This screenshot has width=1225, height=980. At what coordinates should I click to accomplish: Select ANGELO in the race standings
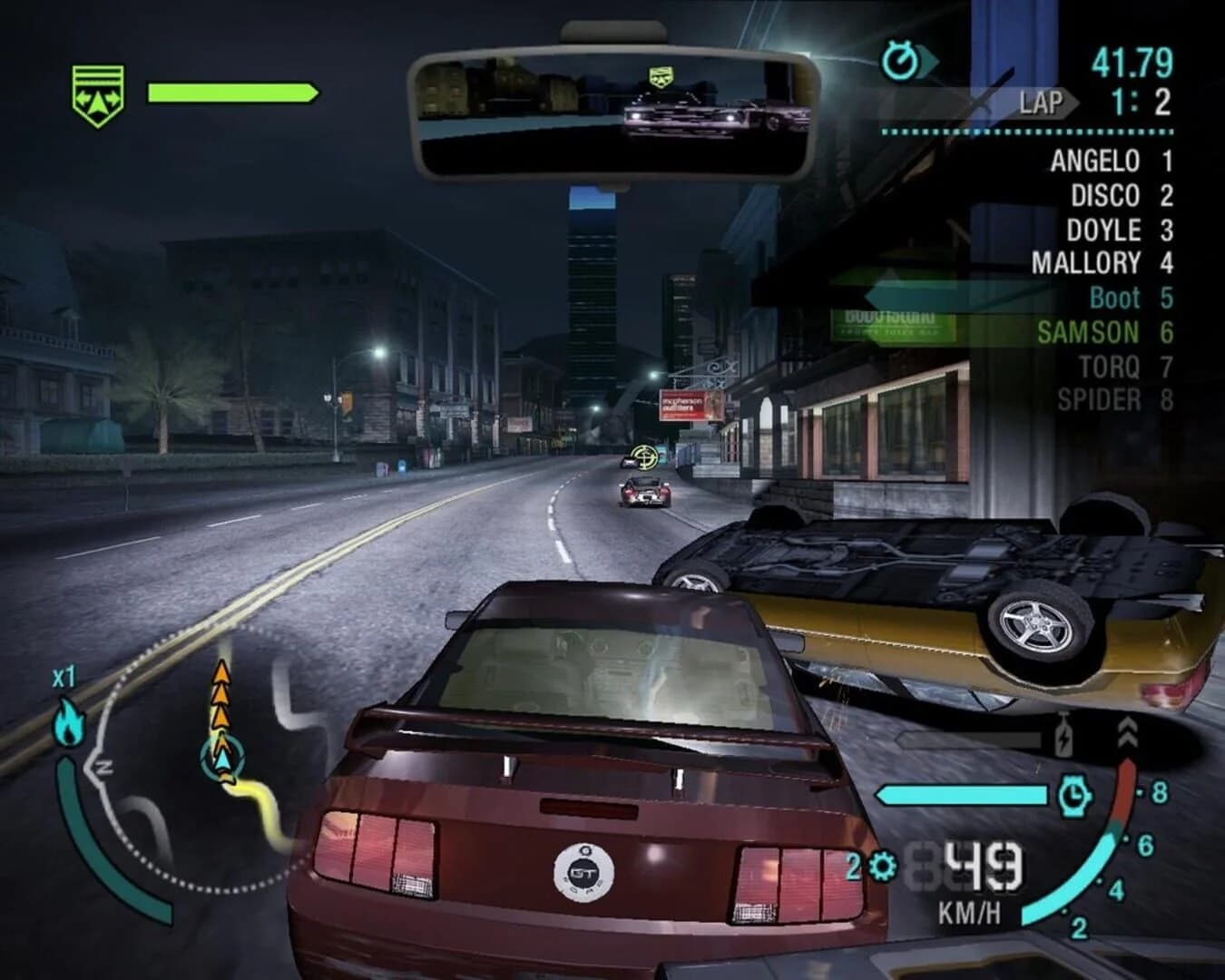coord(1093,161)
